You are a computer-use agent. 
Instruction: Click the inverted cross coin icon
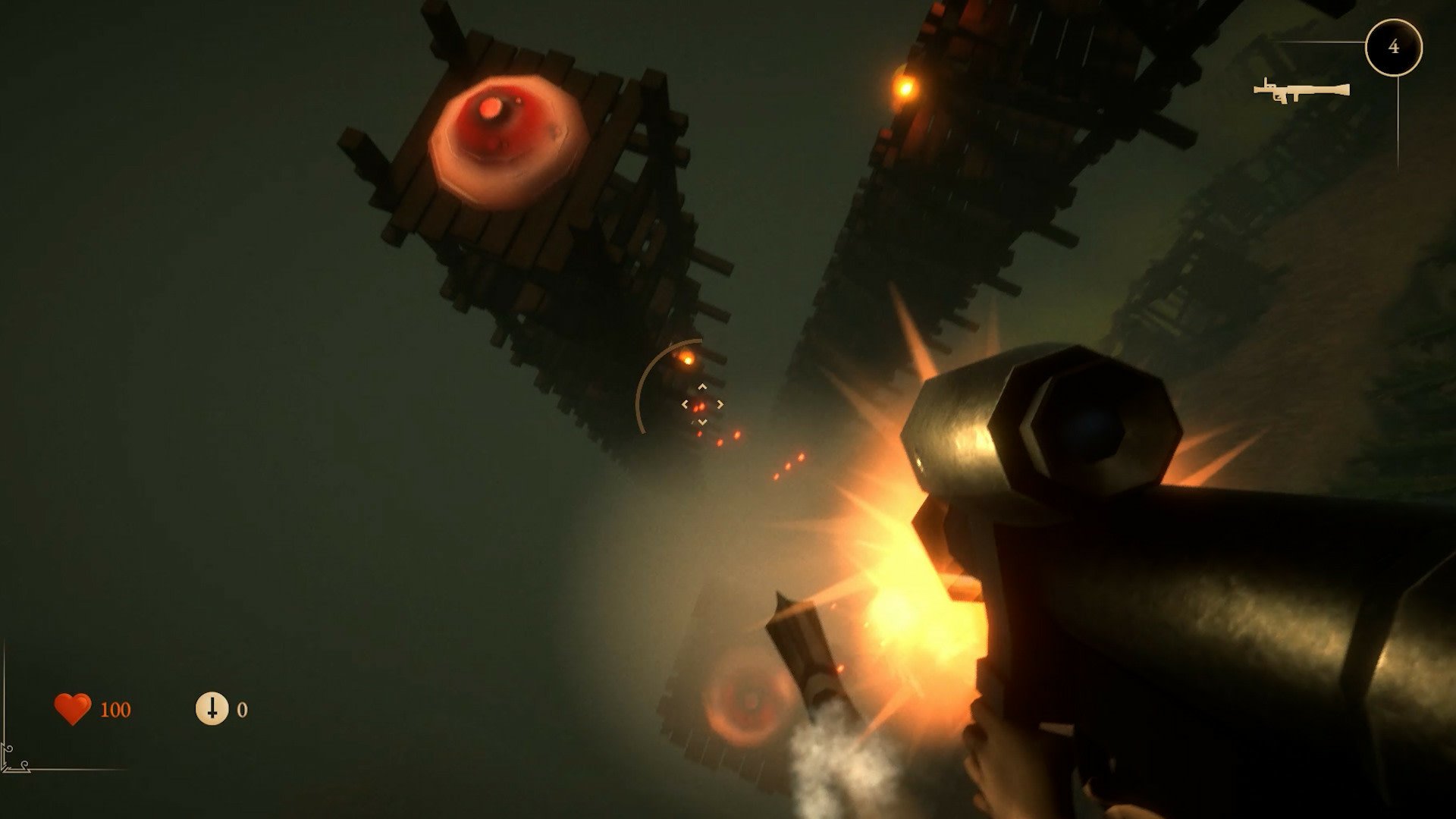(x=212, y=708)
